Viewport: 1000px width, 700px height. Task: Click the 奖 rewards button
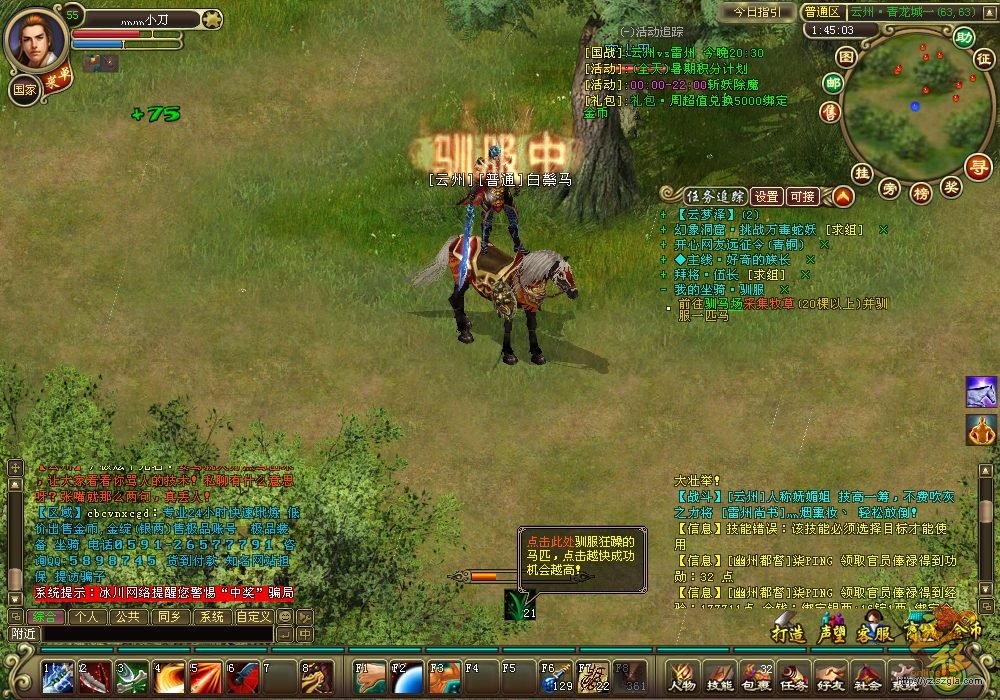pos(951,186)
